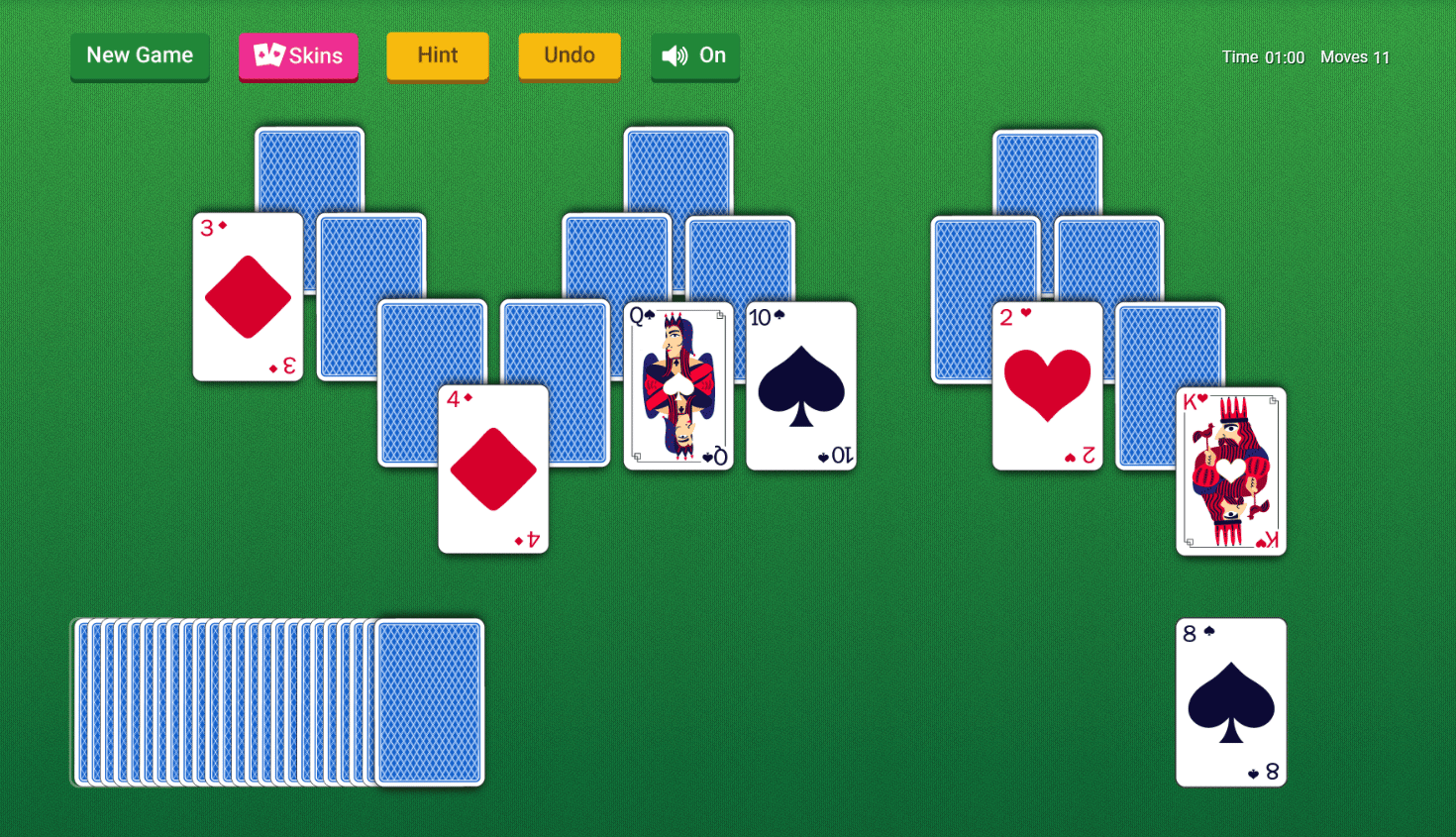Click the Time 01:00 display
Image resolution: width=1456 pixels, height=837 pixels.
pyautogui.click(x=1263, y=57)
